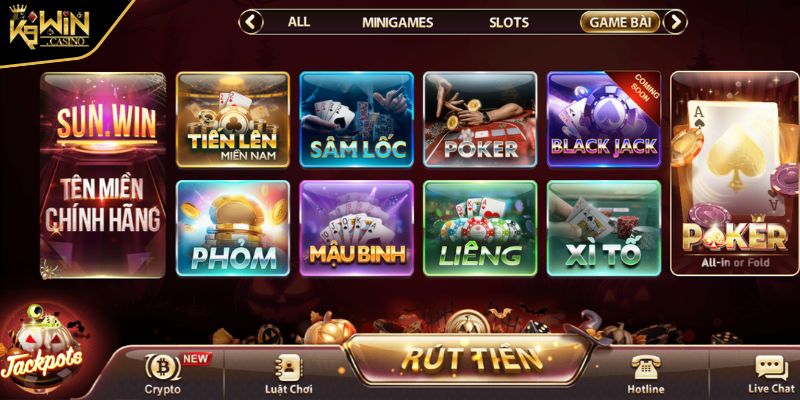Viewport: 800px width, 400px height.
Task: Open the MINIGAMES tab
Action: coord(397,21)
